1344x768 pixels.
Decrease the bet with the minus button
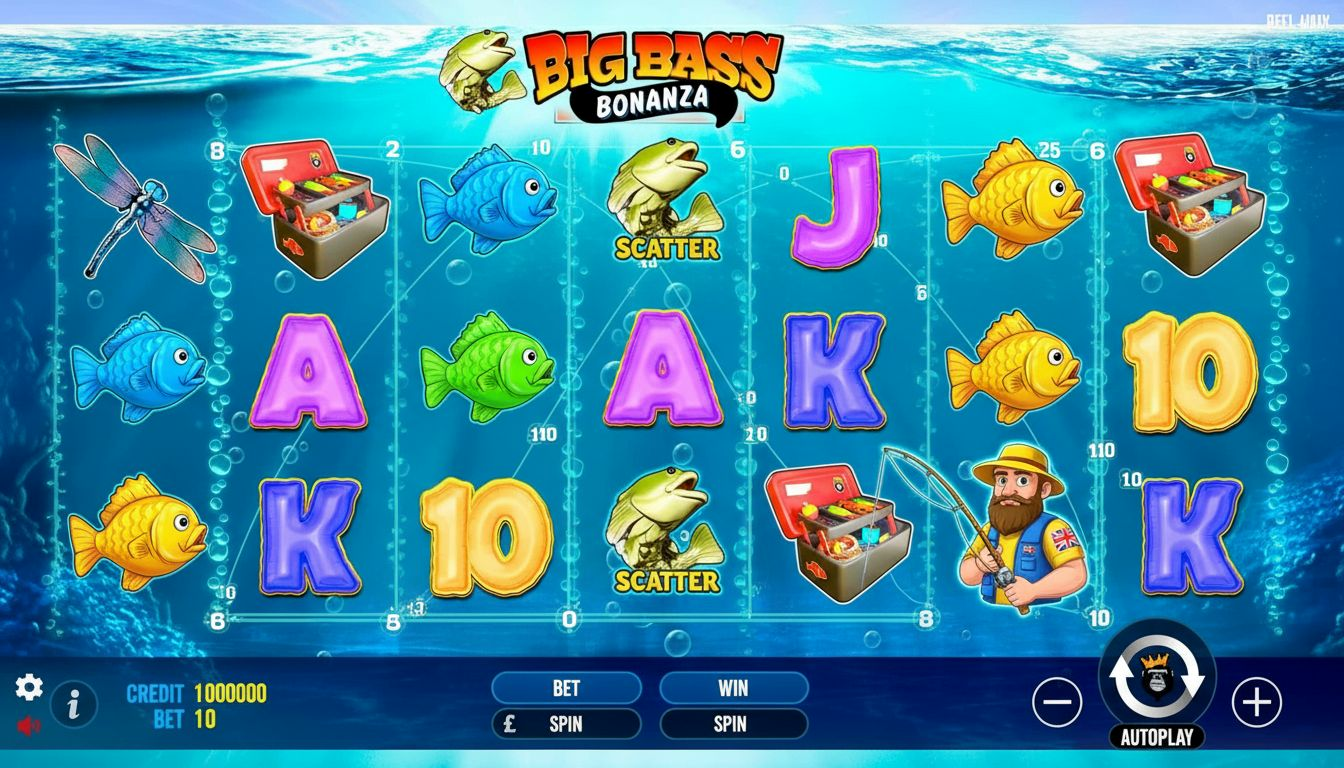[x=1057, y=703]
